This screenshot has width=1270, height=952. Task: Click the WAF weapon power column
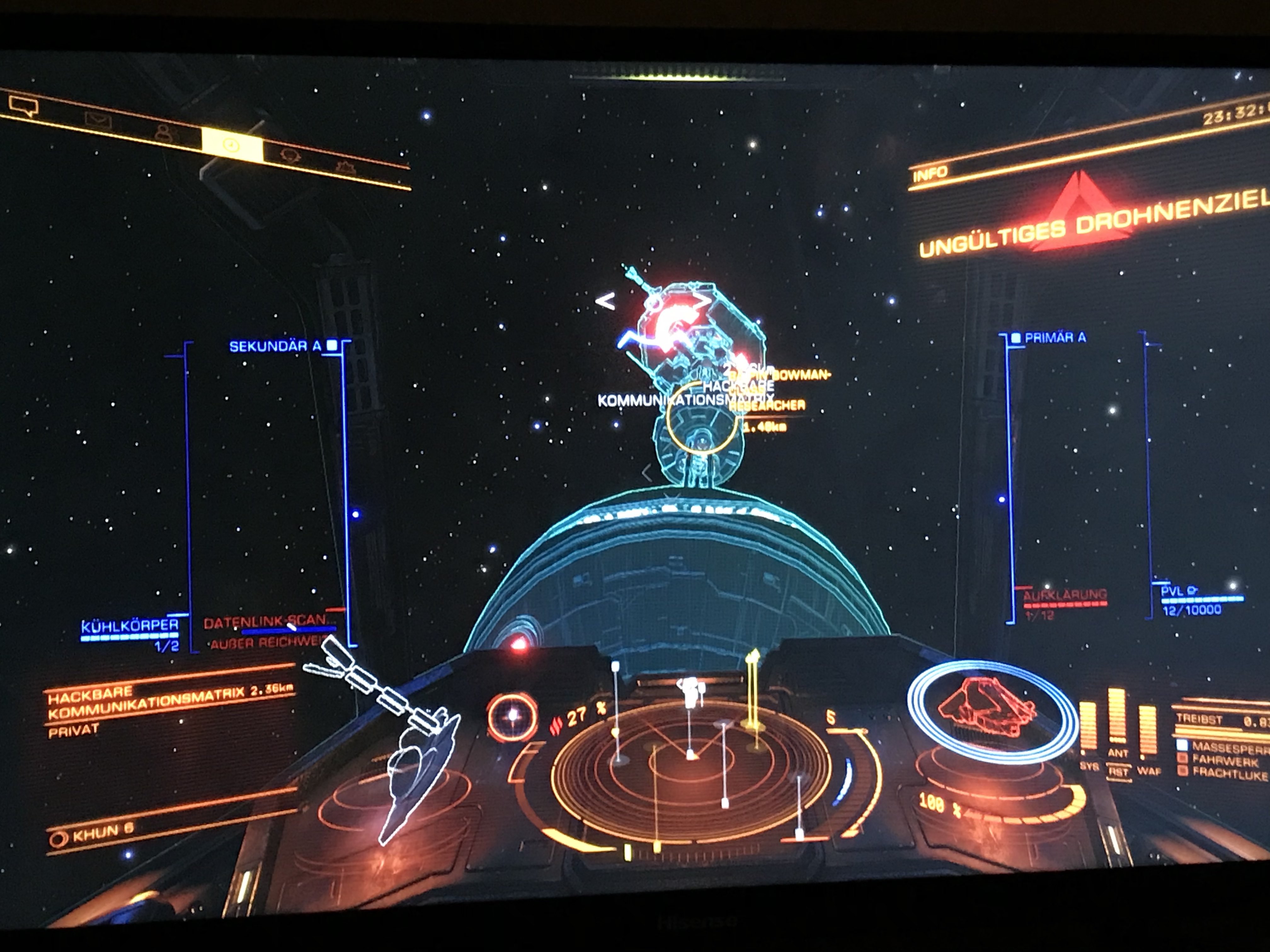pyautogui.click(x=1147, y=732)
